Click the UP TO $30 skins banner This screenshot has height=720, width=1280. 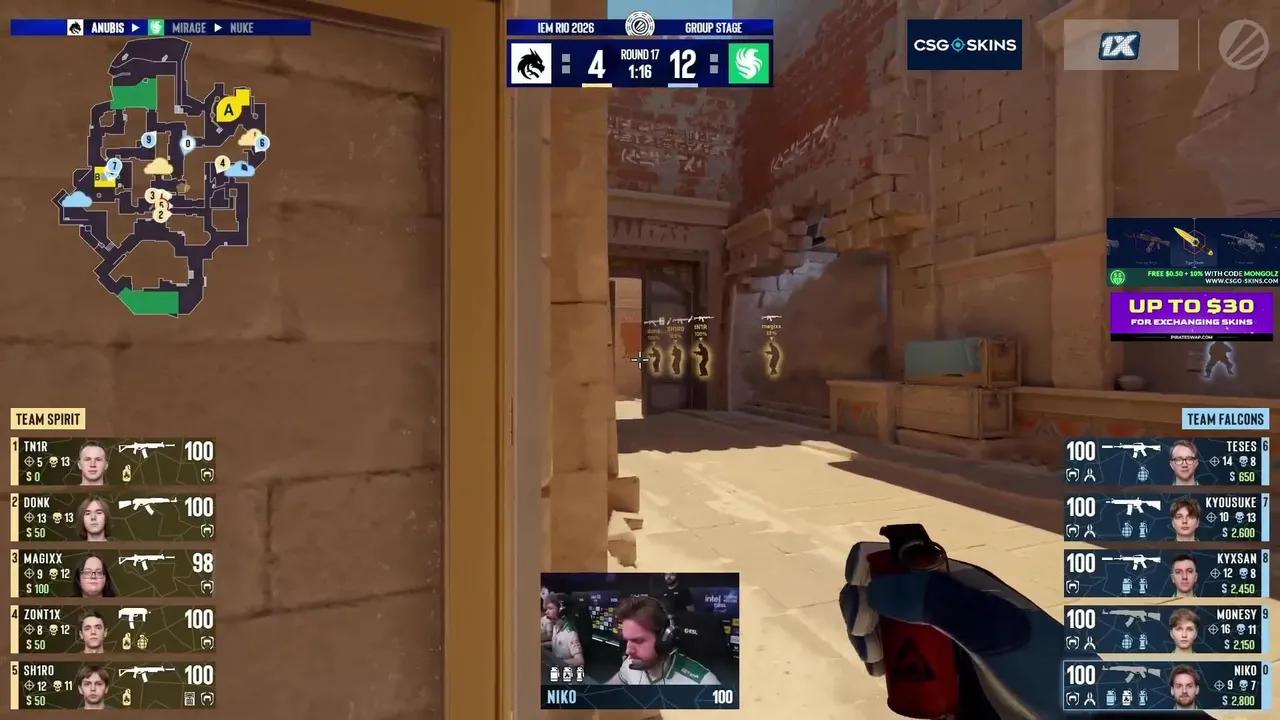1192,313
